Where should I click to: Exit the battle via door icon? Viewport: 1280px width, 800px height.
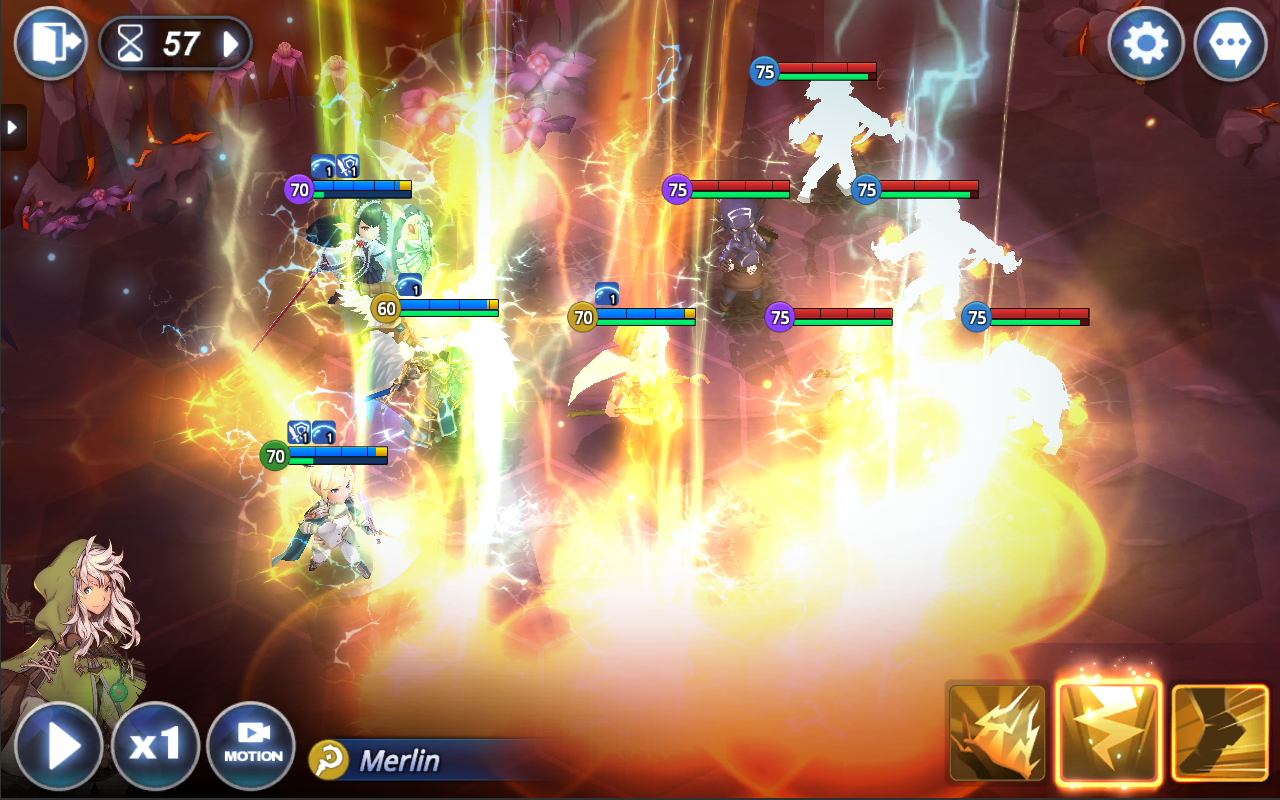[x=49, y=43]
